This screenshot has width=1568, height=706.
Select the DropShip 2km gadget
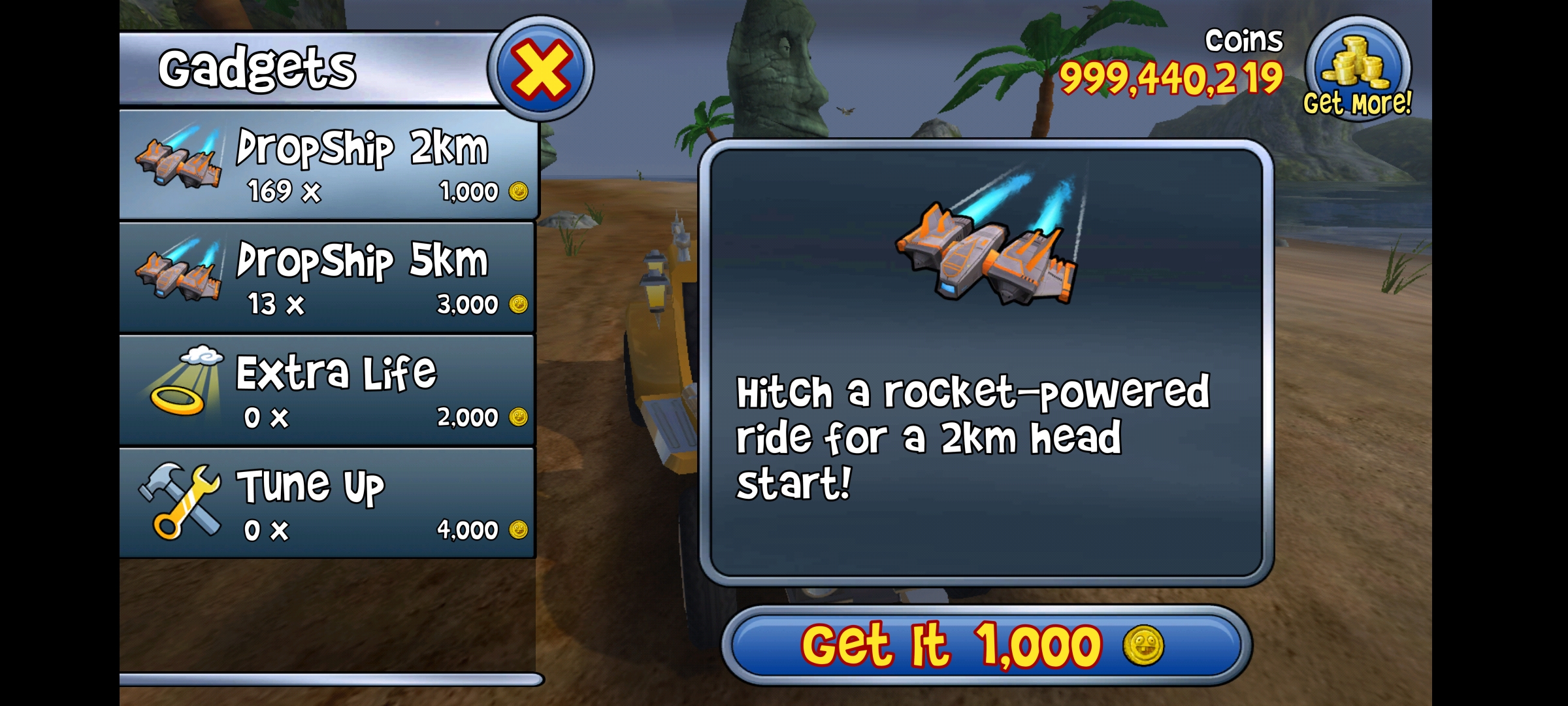[x=328, y=164]
